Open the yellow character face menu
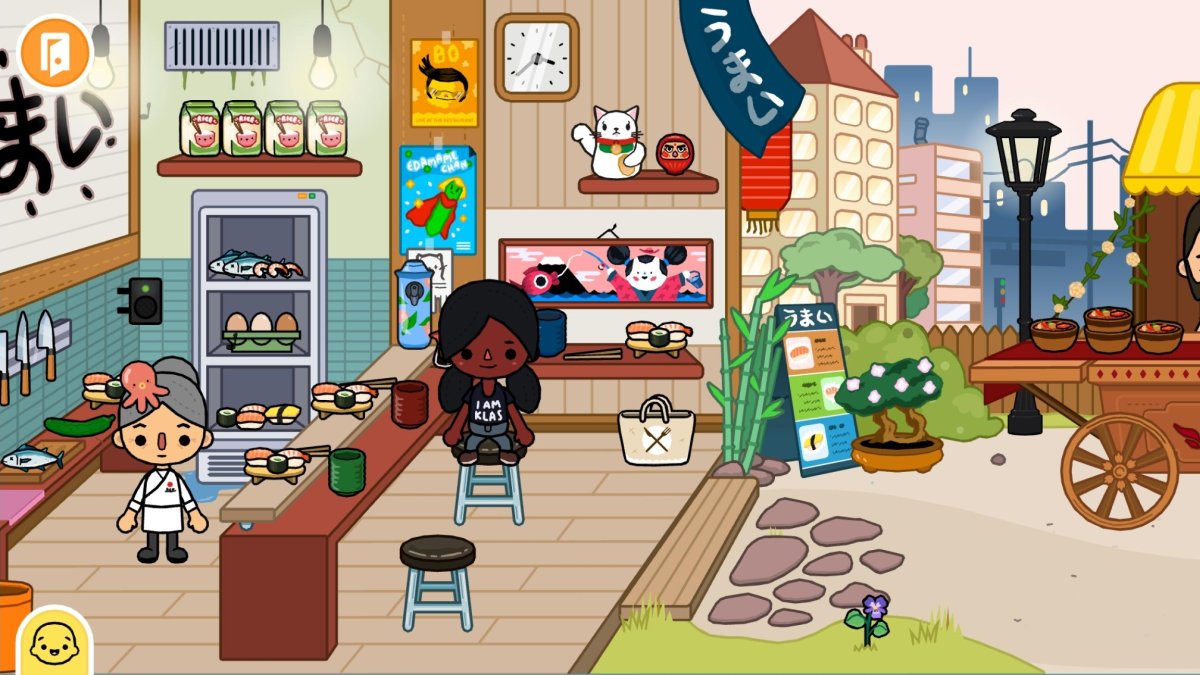The width and height of the screenshot is (1200, 675). pyautogui.click(x=53, y=642)
